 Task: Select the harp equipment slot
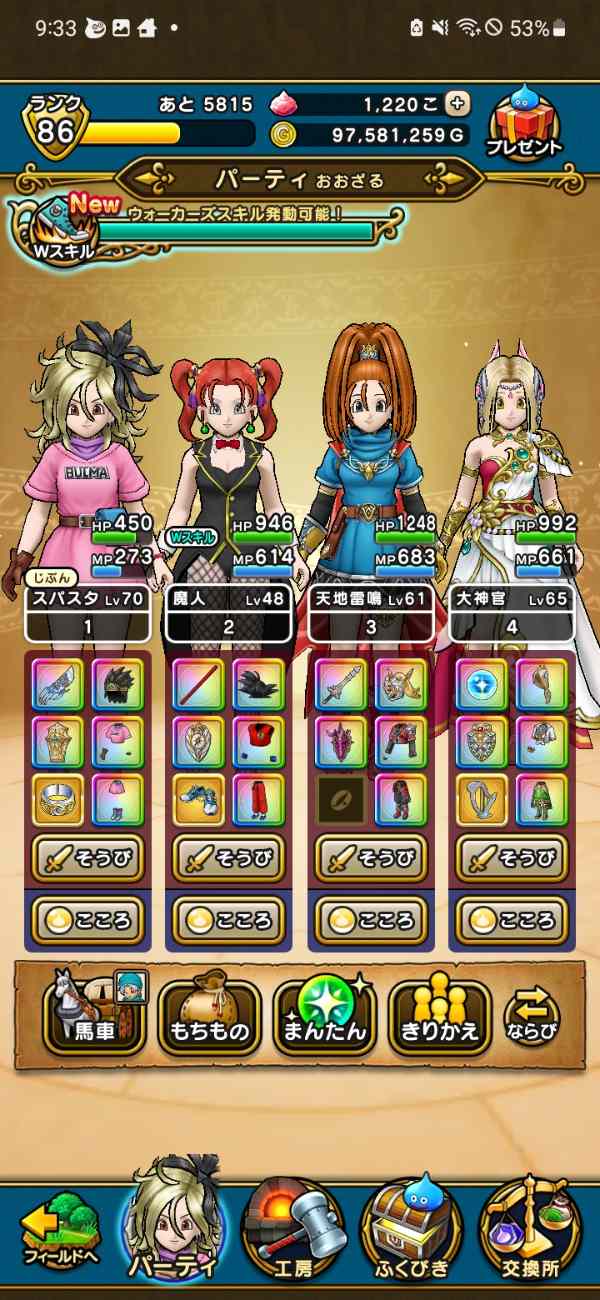(x=482, y=799)
